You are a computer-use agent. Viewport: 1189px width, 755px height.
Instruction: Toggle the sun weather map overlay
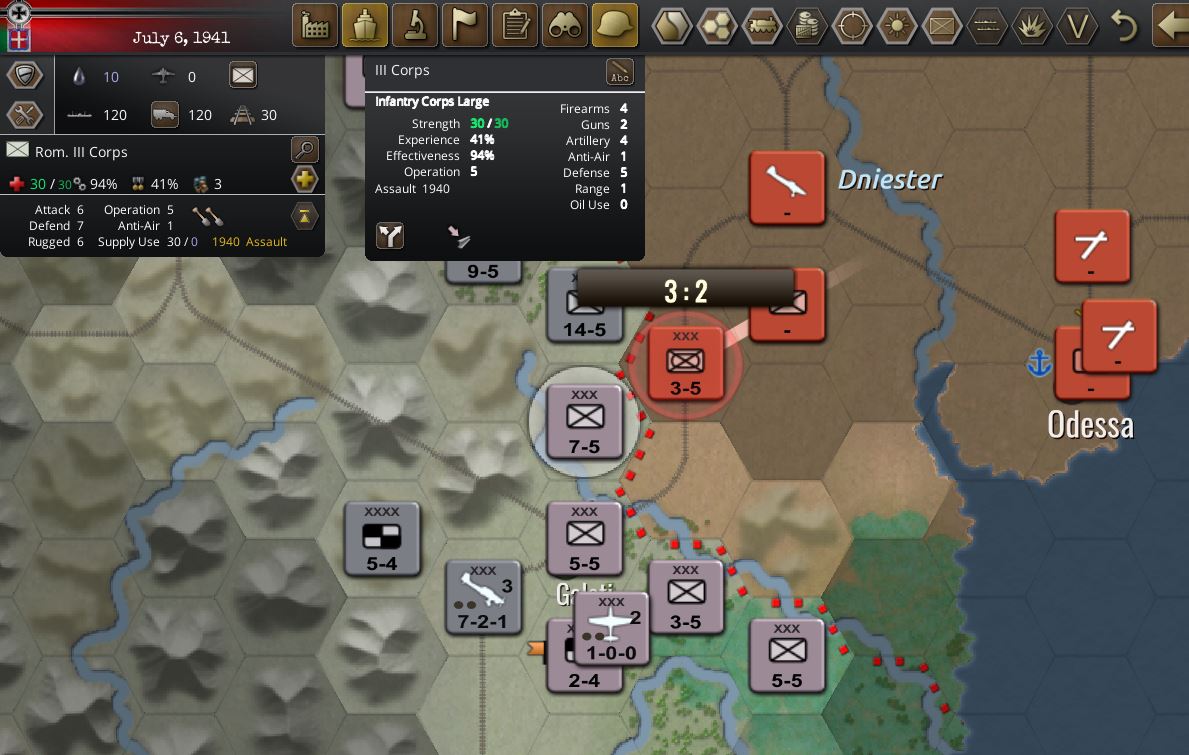896,26
